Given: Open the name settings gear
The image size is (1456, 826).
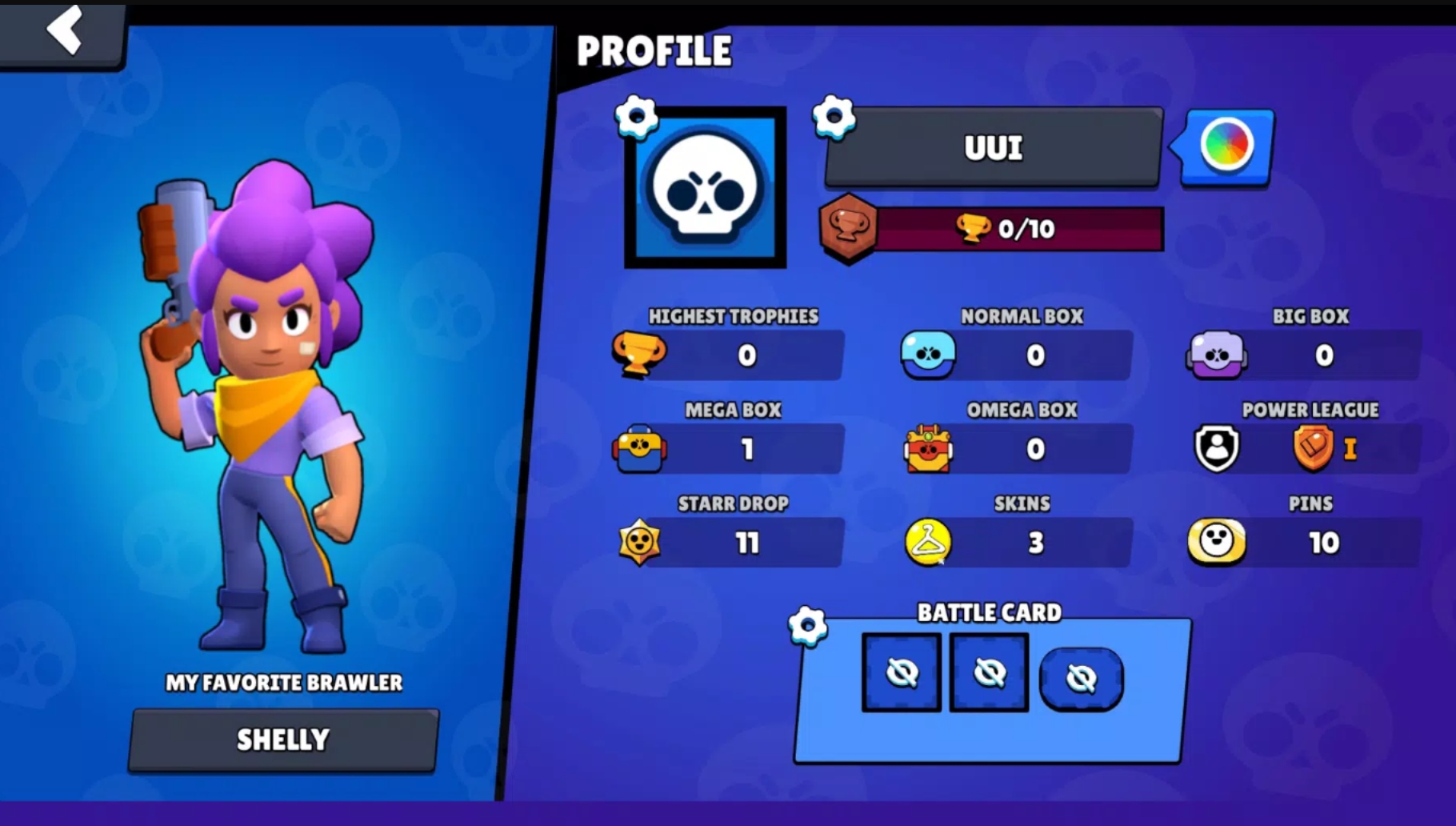Looking at the screenshot, I should point(834,117).
